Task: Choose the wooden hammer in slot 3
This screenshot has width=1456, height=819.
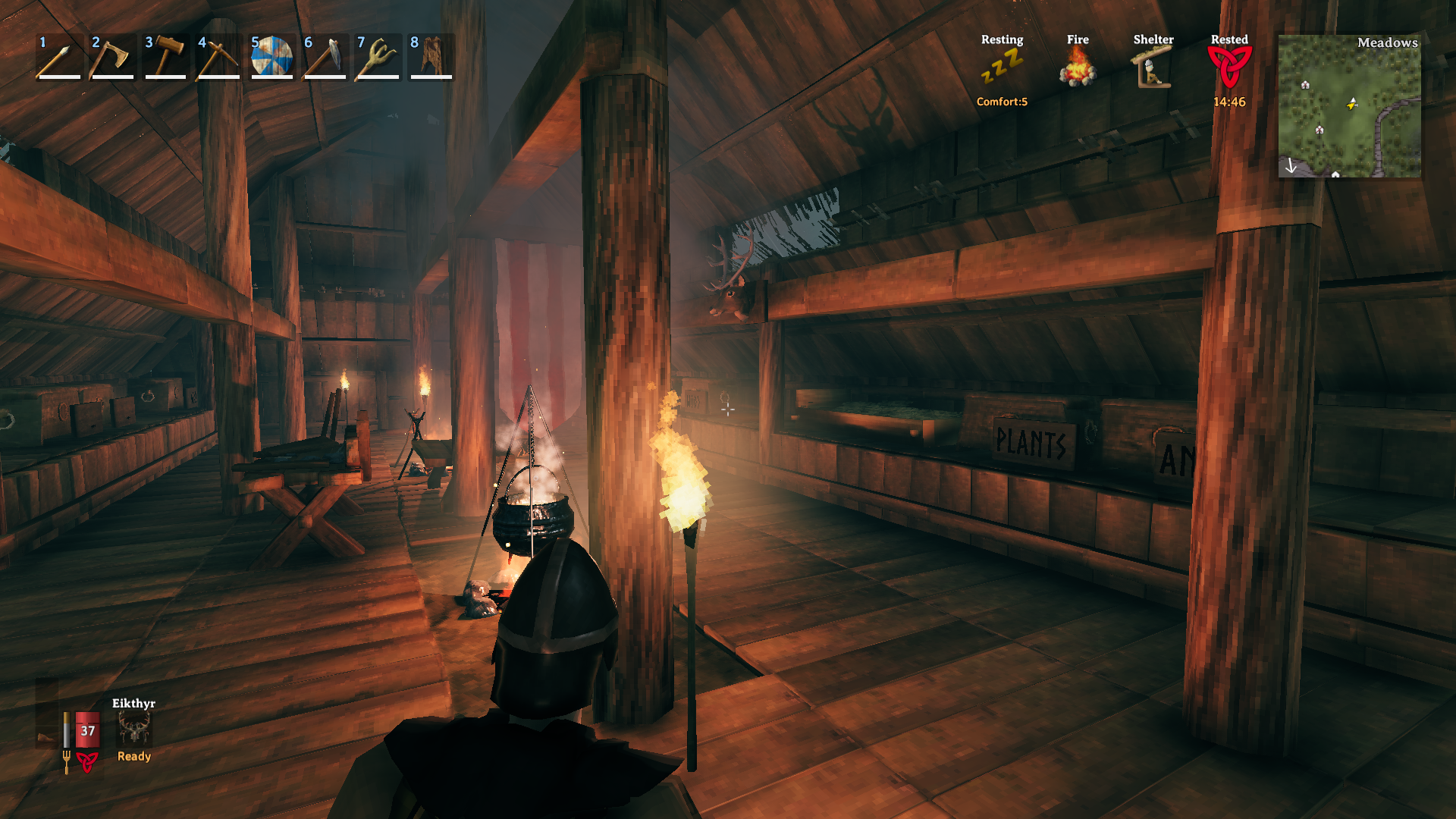Action: tap(165, 57)
